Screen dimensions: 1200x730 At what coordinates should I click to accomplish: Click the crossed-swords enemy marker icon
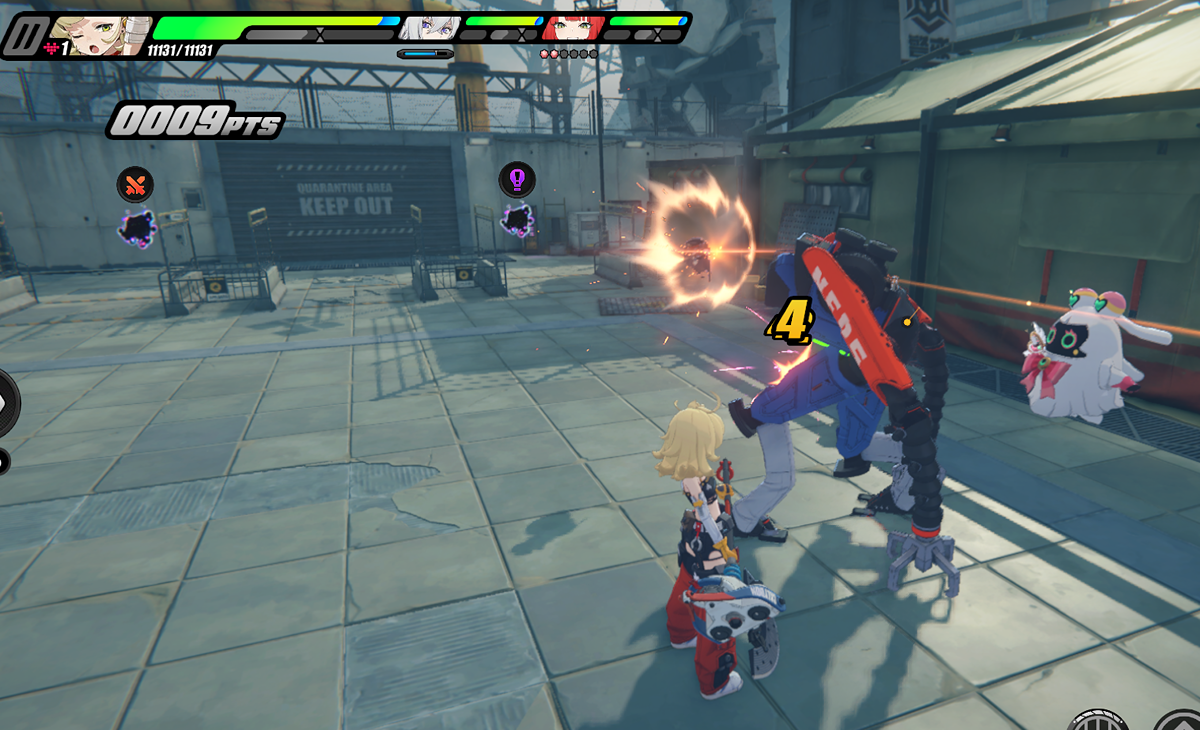(x=135, y=184)
